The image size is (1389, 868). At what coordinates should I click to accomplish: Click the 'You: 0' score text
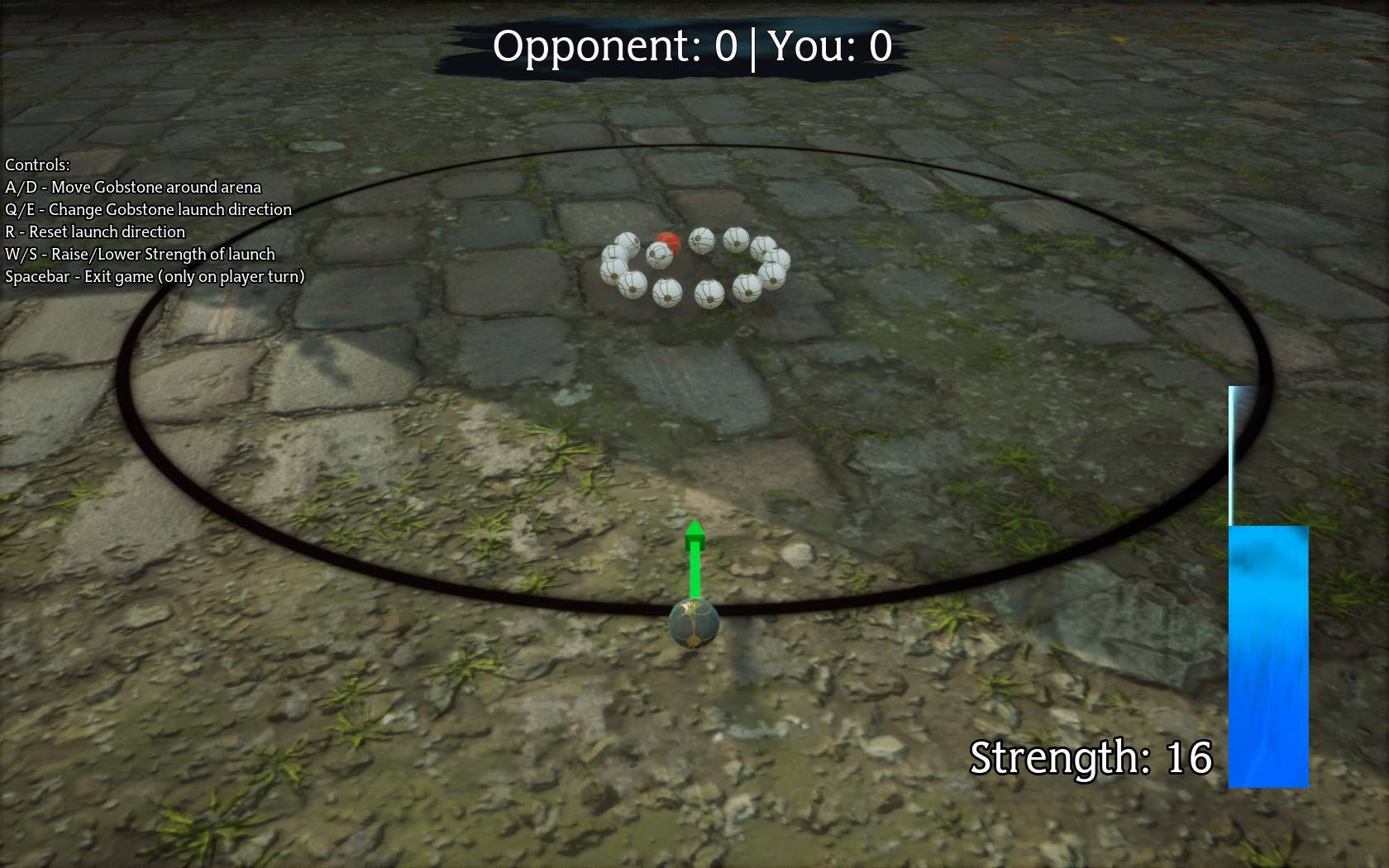[831, 47]
